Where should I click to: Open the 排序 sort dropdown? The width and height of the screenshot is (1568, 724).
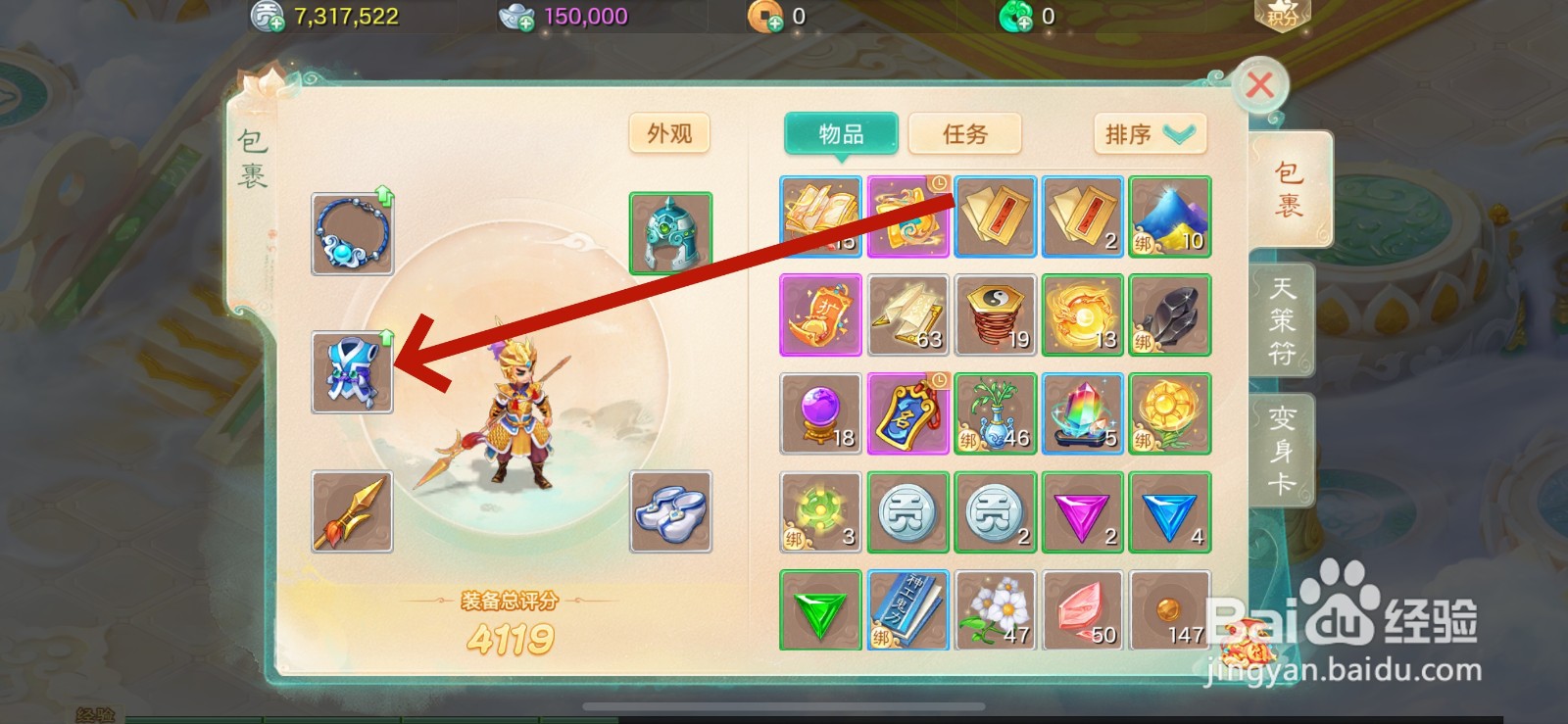(x=1149, y=135)
